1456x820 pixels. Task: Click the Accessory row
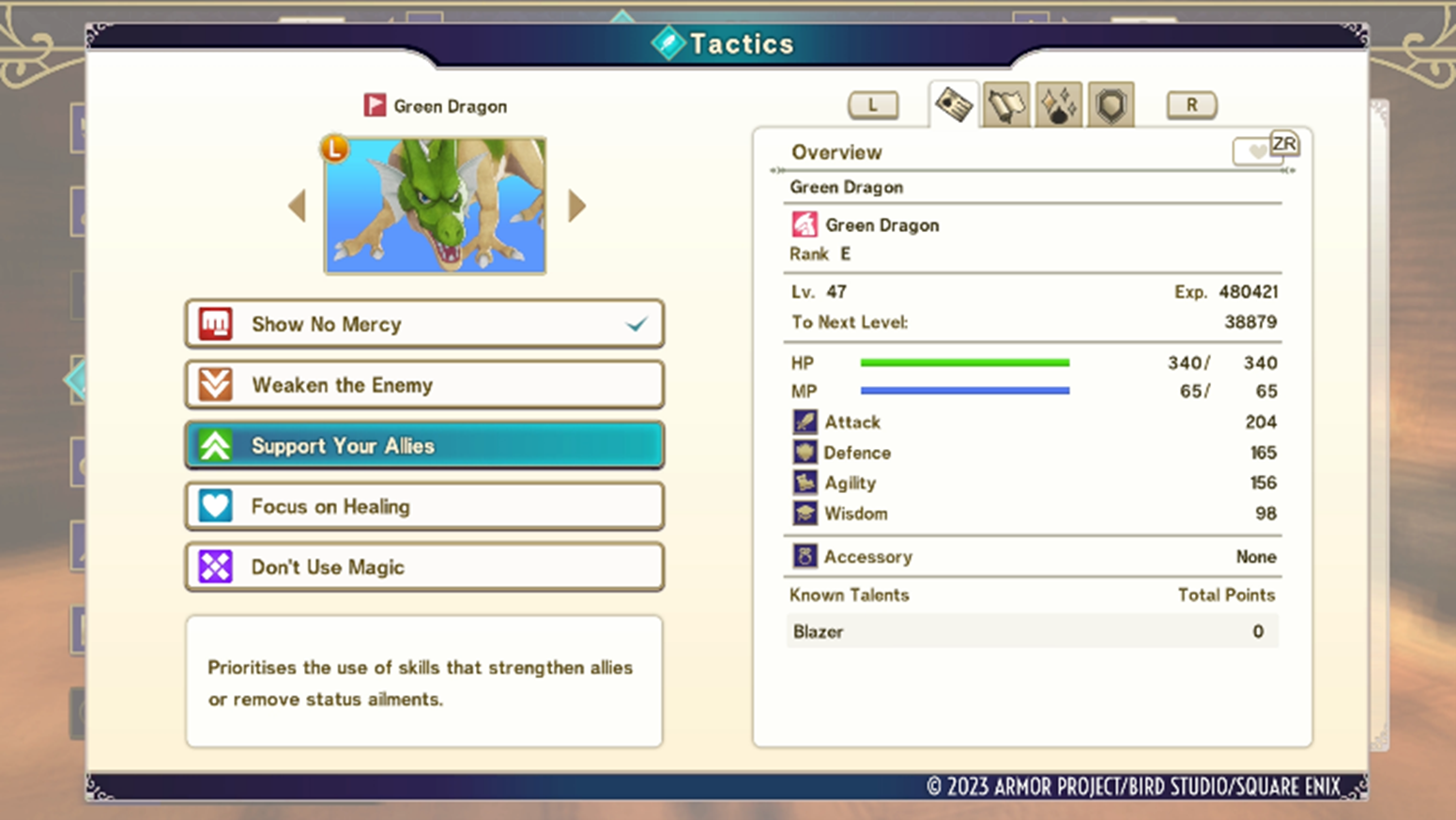(1031, 557)
